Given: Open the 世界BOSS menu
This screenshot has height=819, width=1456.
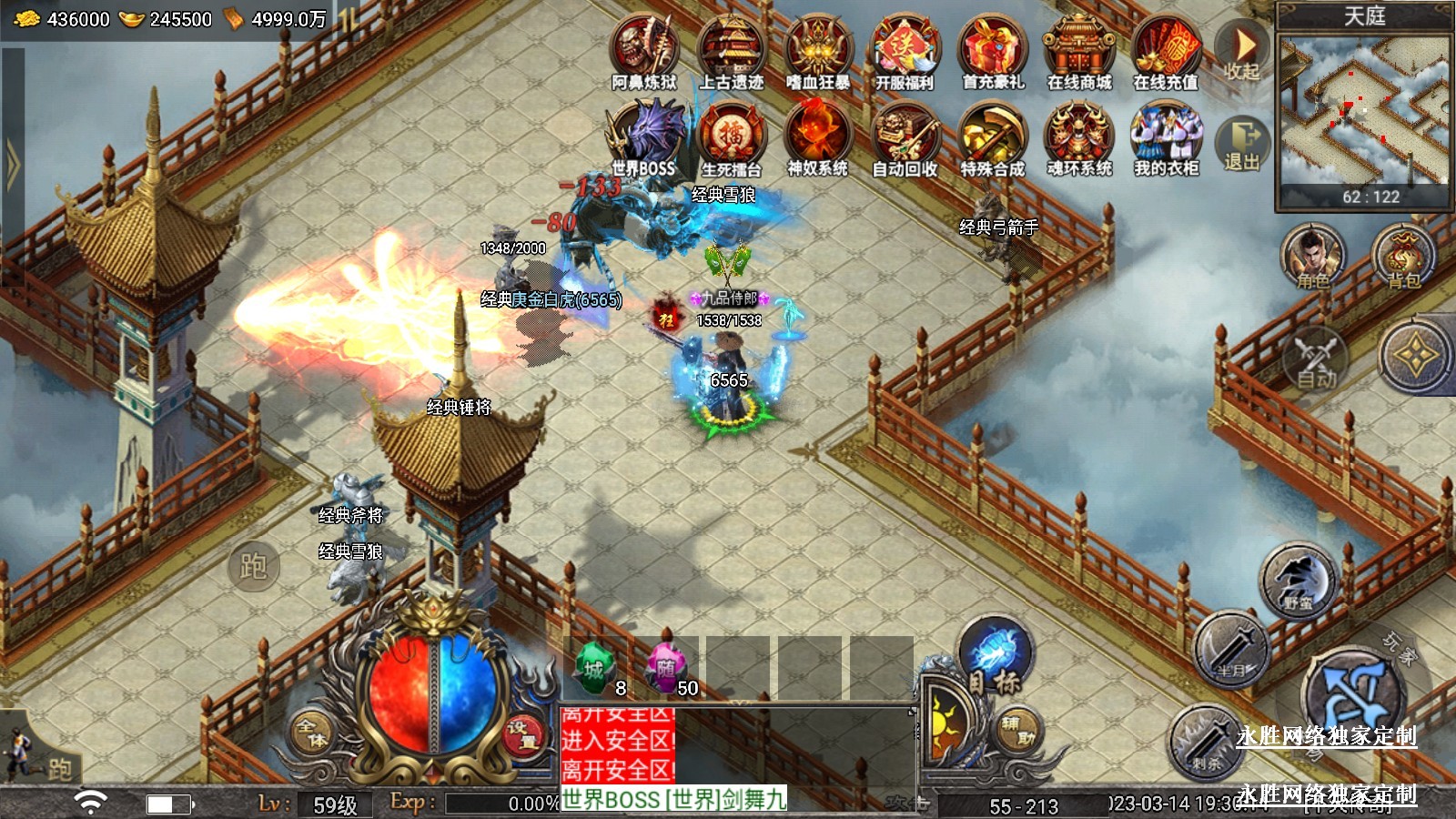Looking at the screenshot, I should tap(644, 138).
